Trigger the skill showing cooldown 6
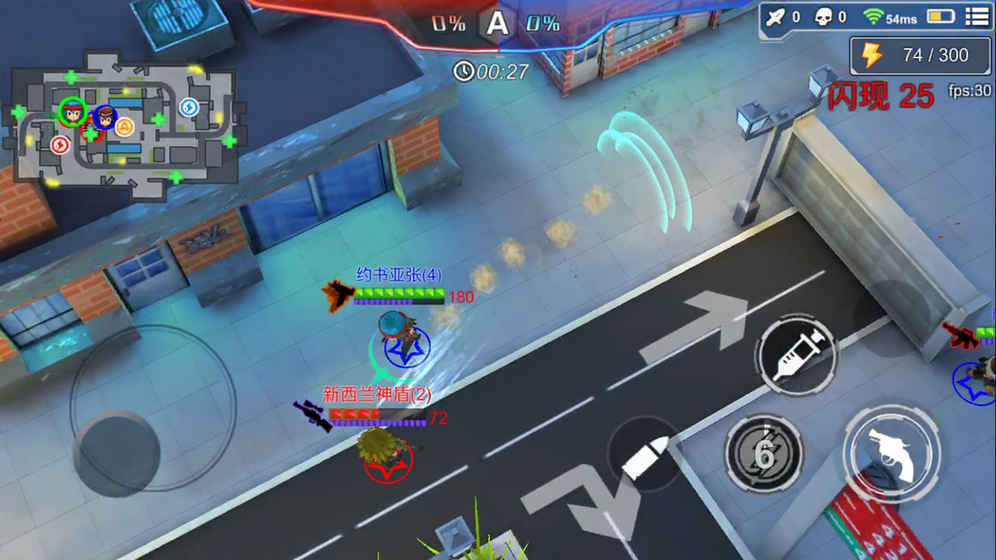Screen dimensions: 996x560 click(x=764, y=455)
